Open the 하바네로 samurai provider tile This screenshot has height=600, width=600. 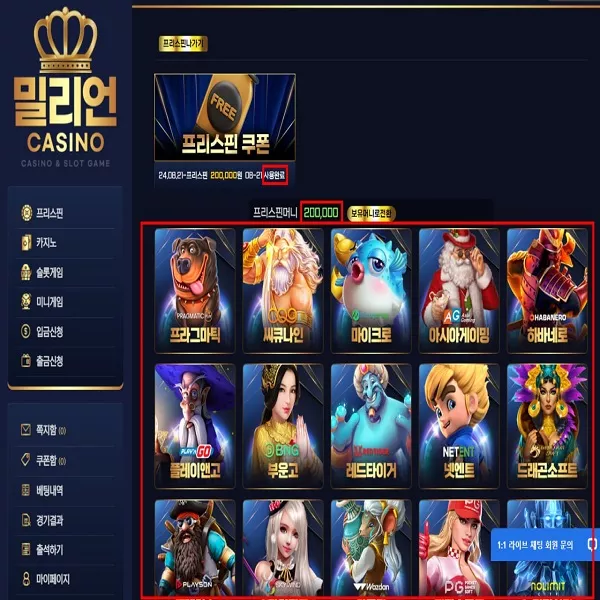tap(546, 290)
